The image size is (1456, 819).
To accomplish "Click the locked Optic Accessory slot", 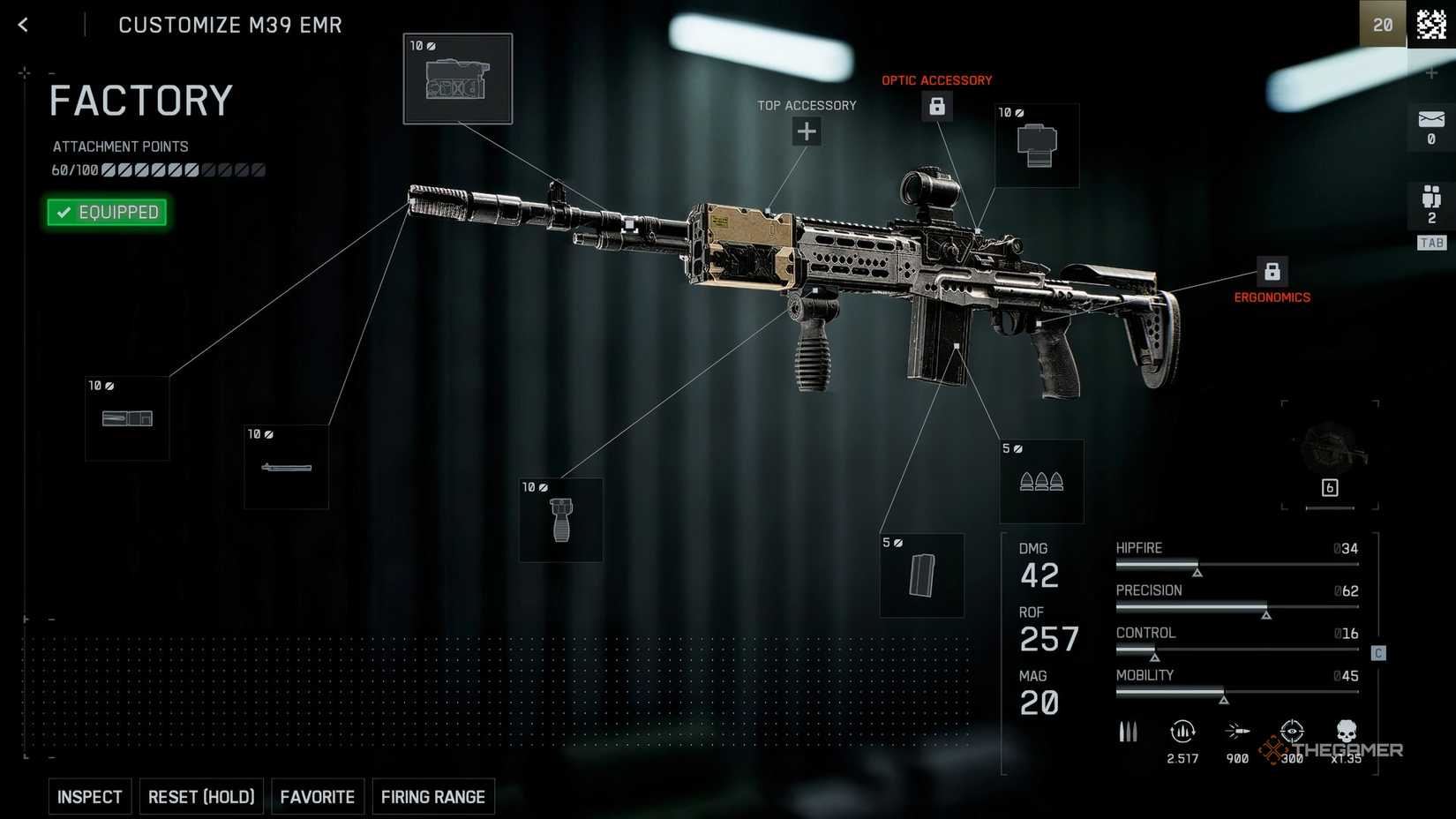I will coord(938,106).
